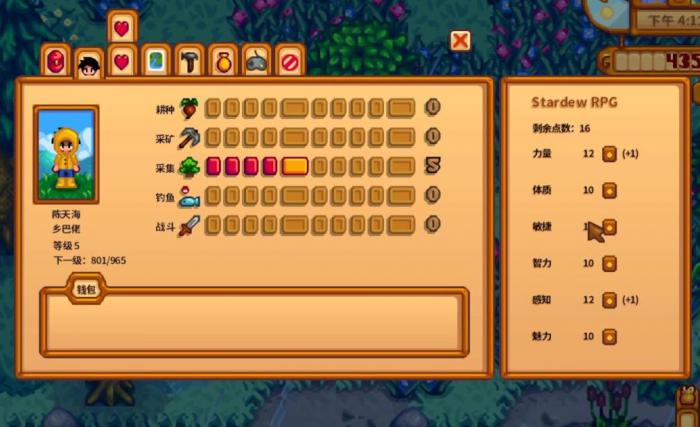Image resolution: width=700 pixels, height=427 pixels.
Task: Switch to the hammer crafting tab
Action: coord(189,62)
